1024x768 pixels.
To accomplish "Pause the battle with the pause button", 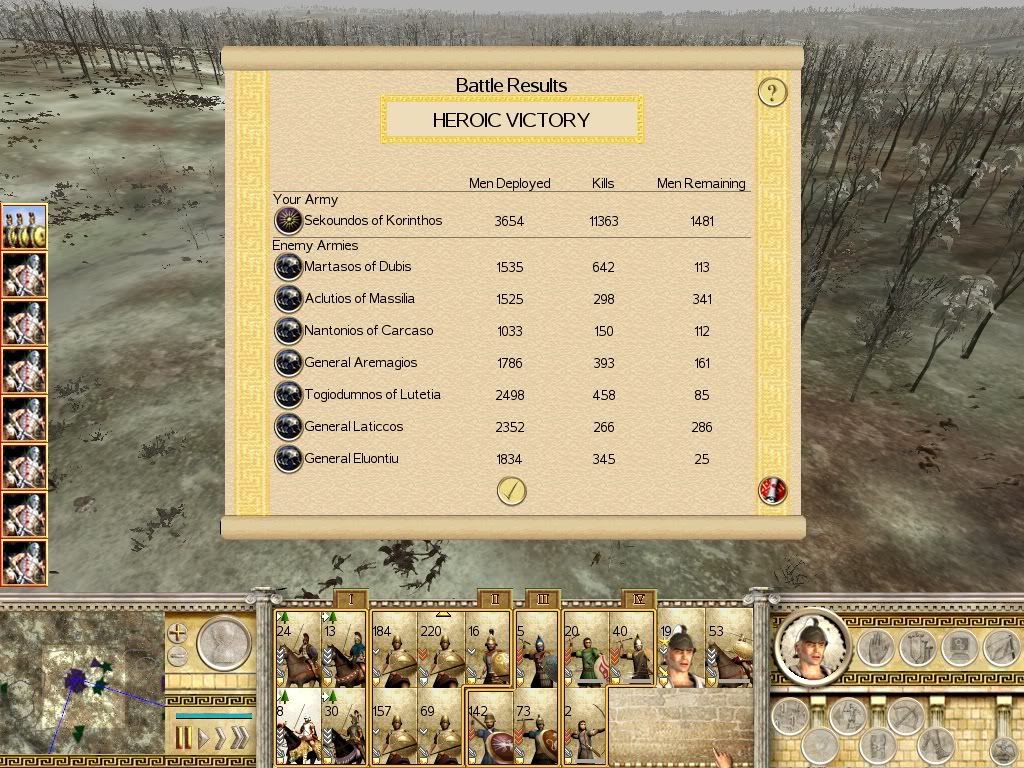I will pos(183,740).
